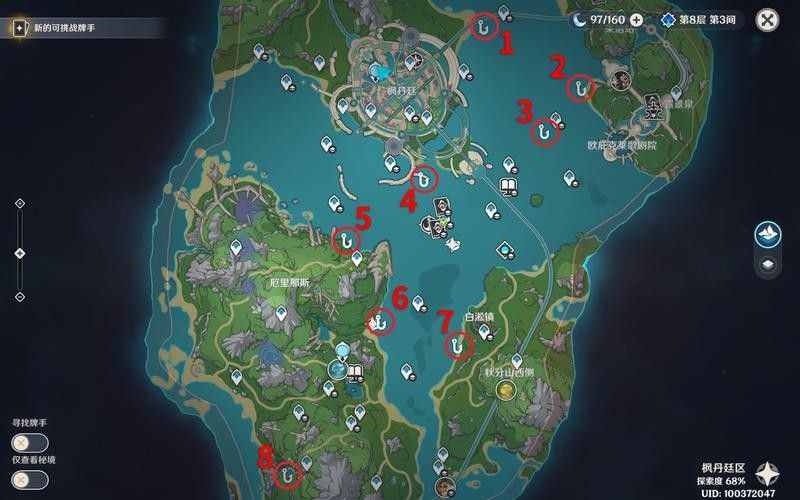
Task: Select fishing spot marker number 8
Action: pyautogui.click(x=289, y=471)
